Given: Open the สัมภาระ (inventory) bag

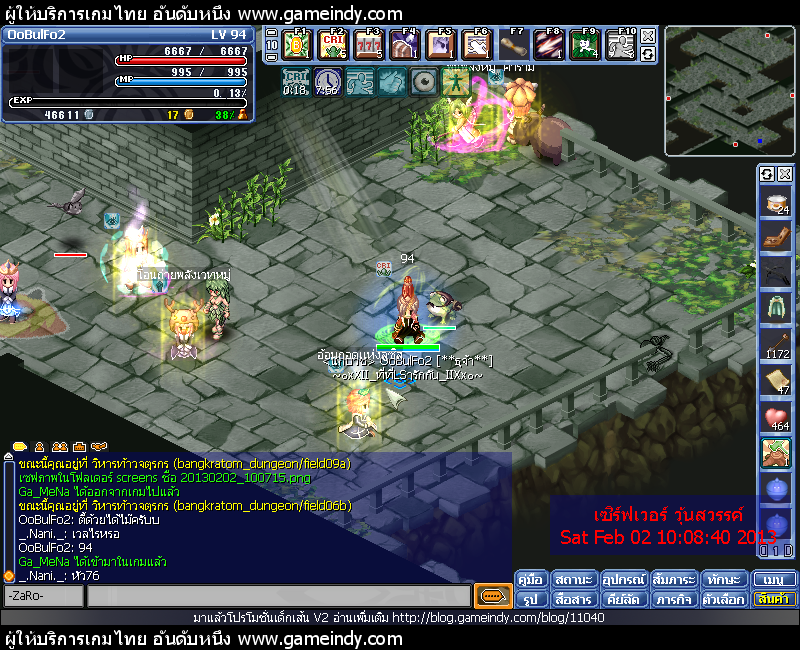Looking at the screenshot, I should [x=674, y=579].
